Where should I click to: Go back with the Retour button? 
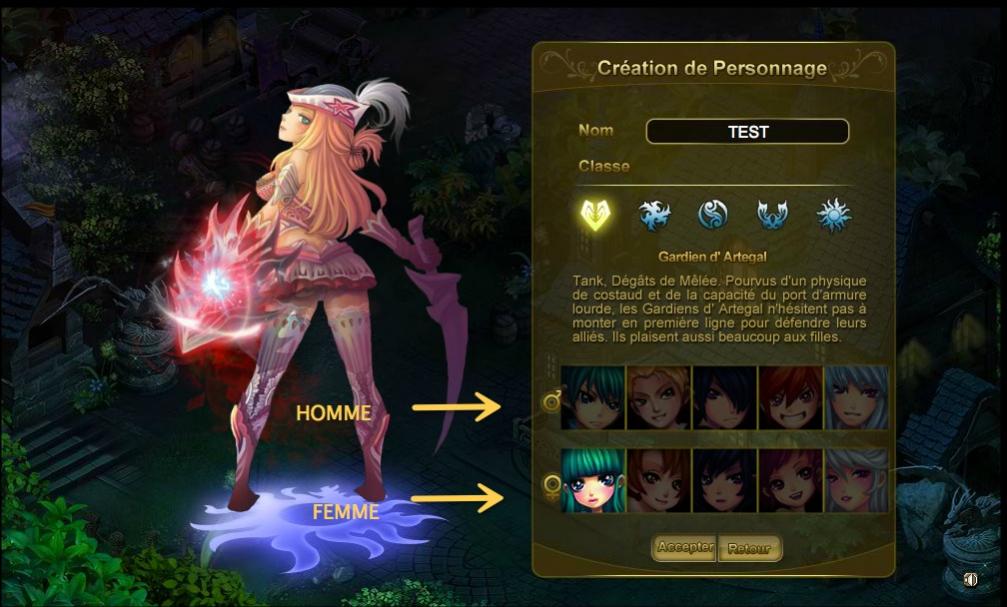749,549
